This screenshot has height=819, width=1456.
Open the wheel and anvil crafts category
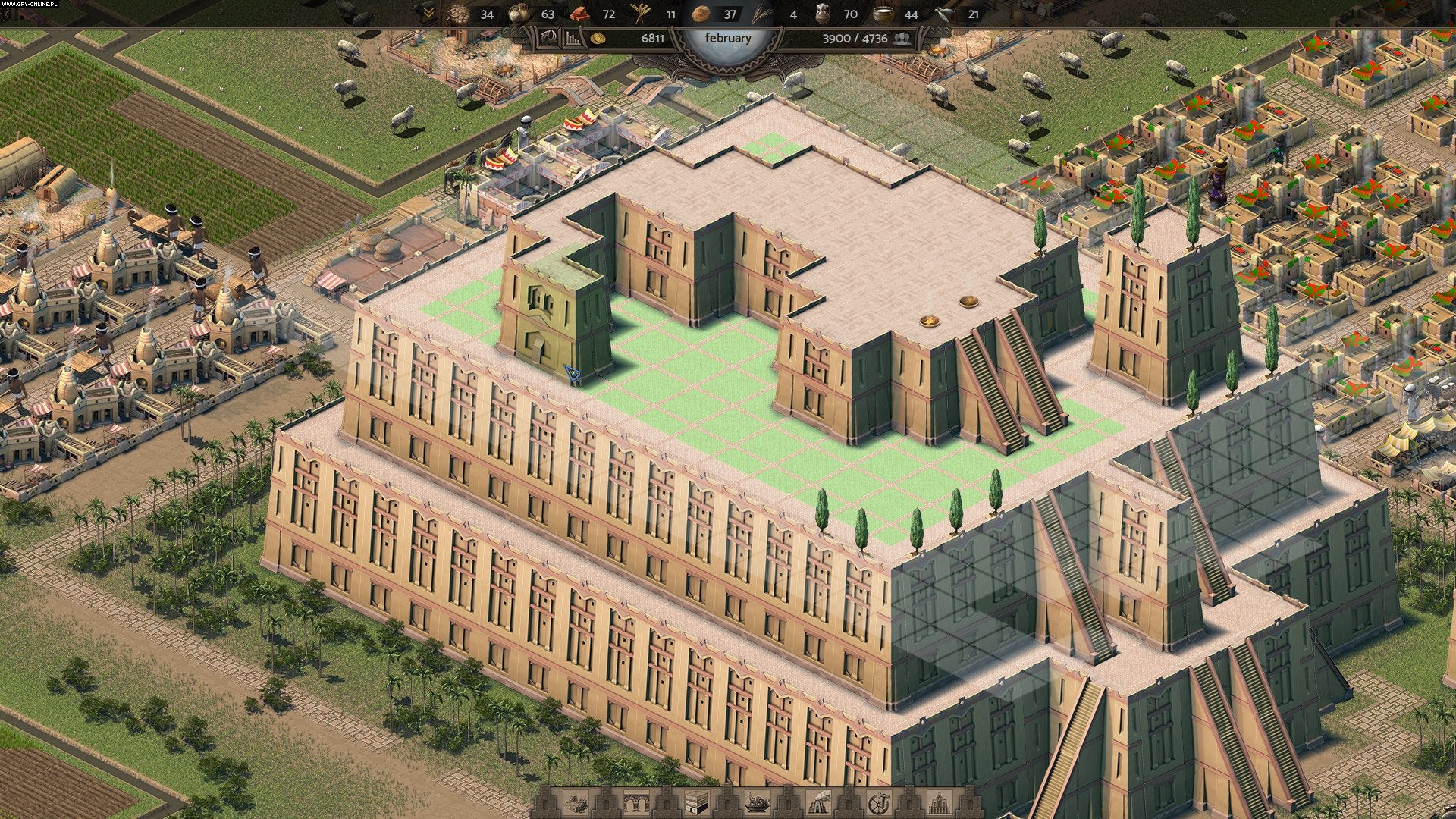click(880, 803)
